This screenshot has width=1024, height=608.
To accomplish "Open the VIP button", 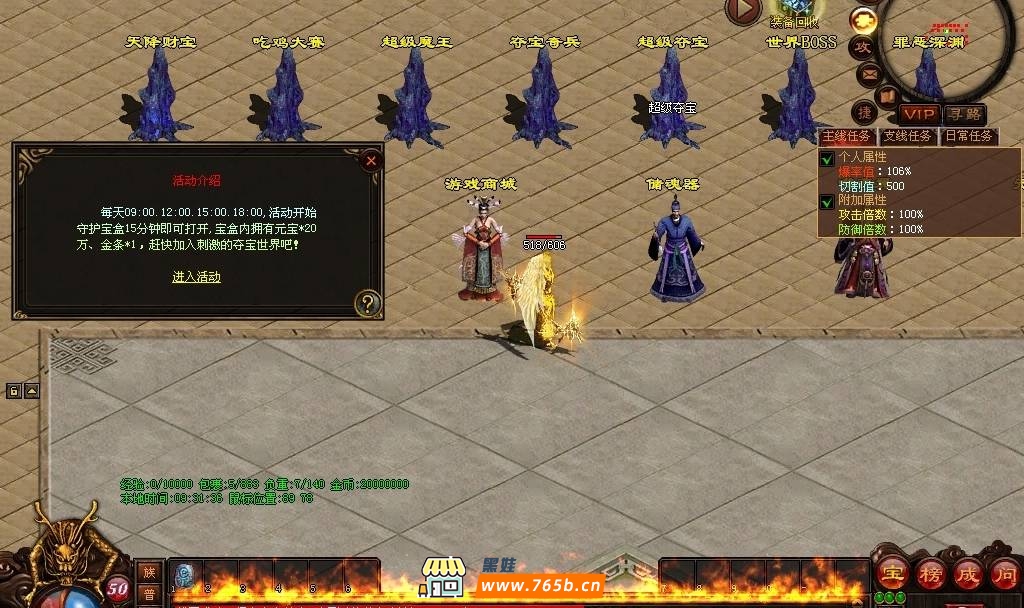I will [919, 114].
